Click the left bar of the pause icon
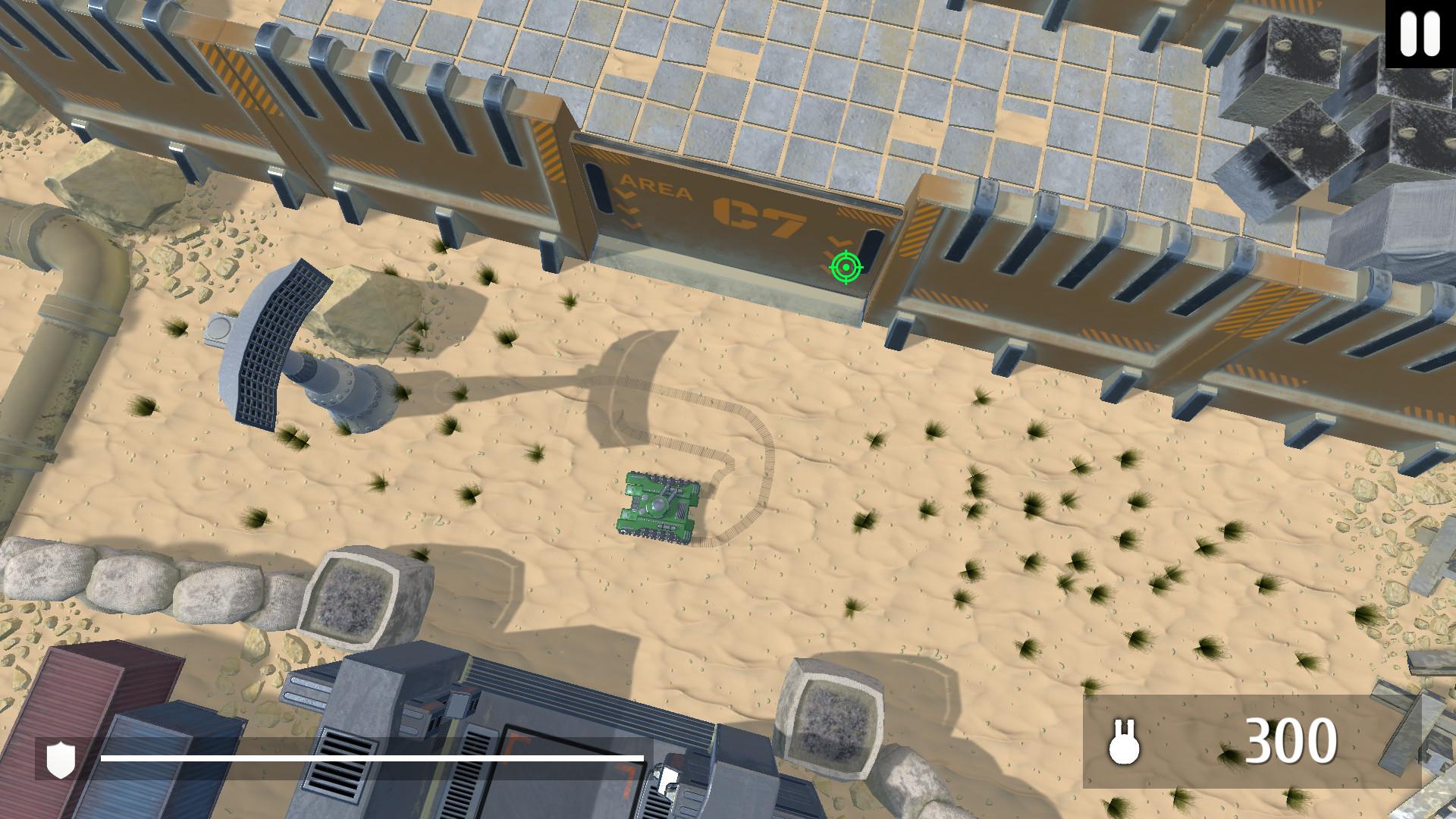 (x=1407, y=33)
